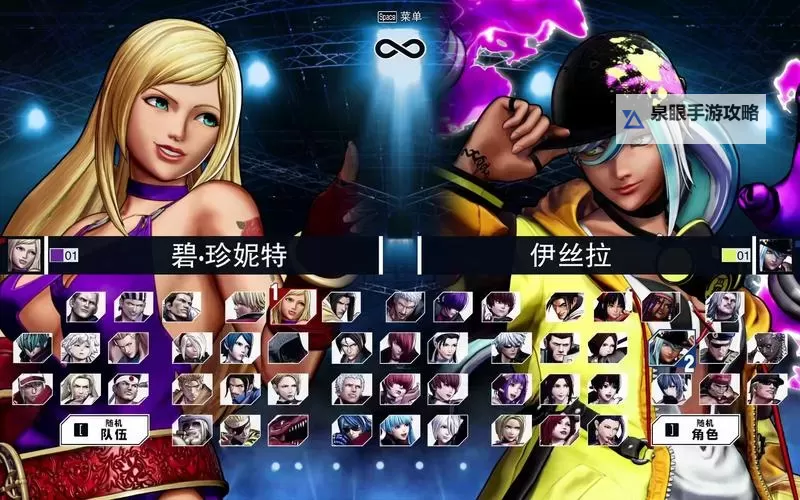Screen dimensions: 800x500
Task: Choose the random team button
Action: [x=111, y=430]
